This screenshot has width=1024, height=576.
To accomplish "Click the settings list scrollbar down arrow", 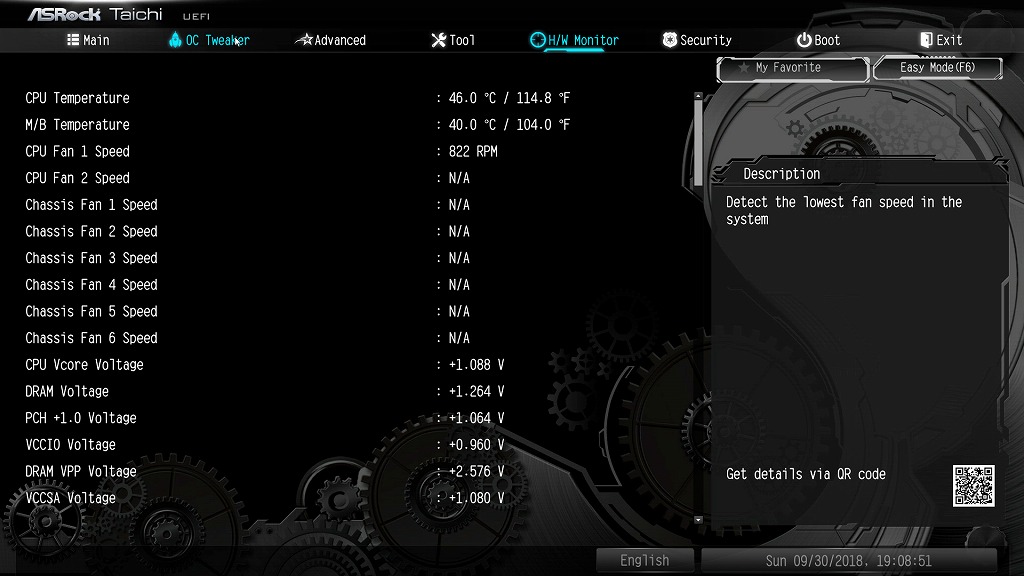I will click(x=698, y=520).
